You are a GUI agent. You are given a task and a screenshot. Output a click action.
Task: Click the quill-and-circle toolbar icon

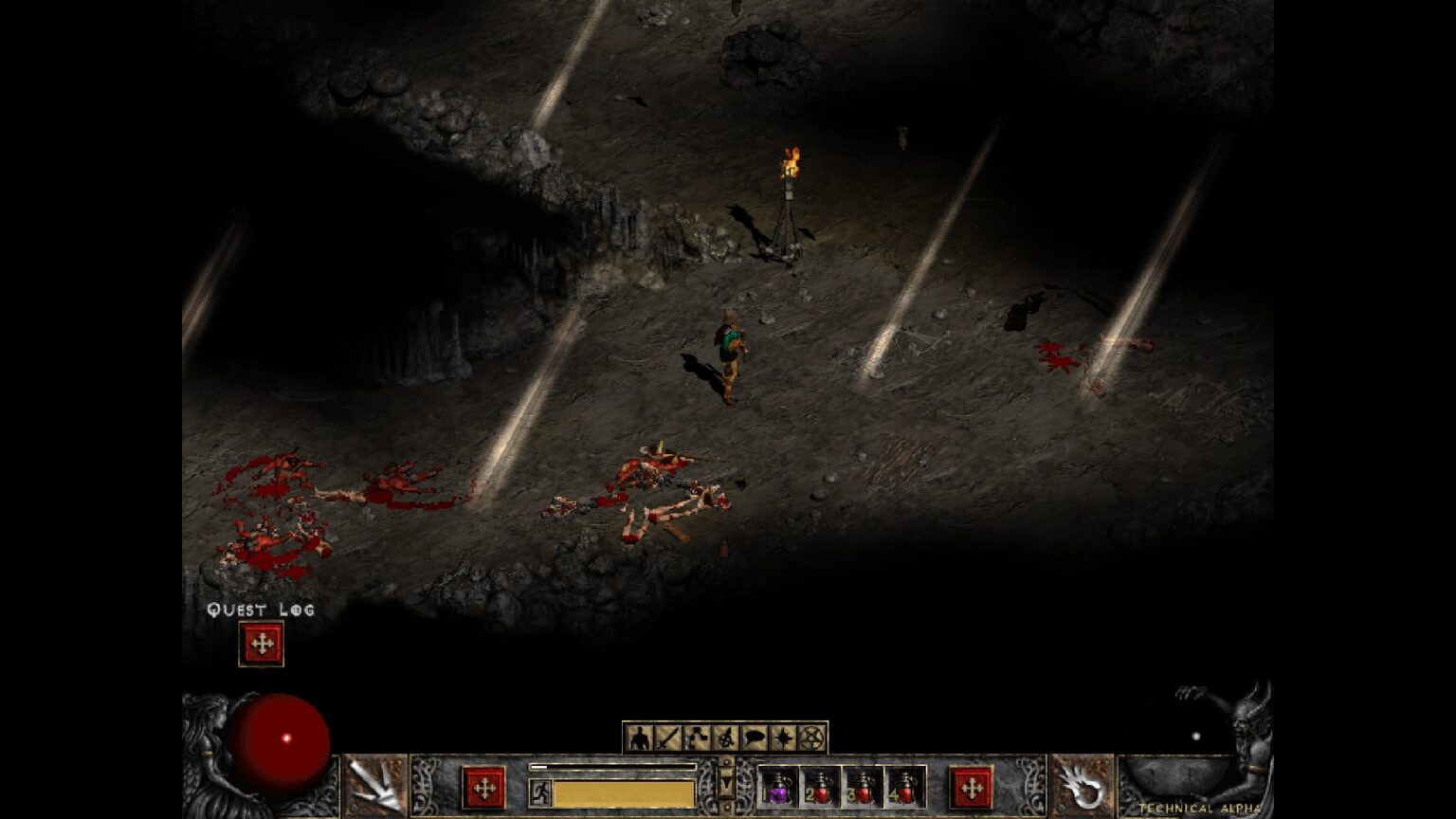[x=728, y=737]
